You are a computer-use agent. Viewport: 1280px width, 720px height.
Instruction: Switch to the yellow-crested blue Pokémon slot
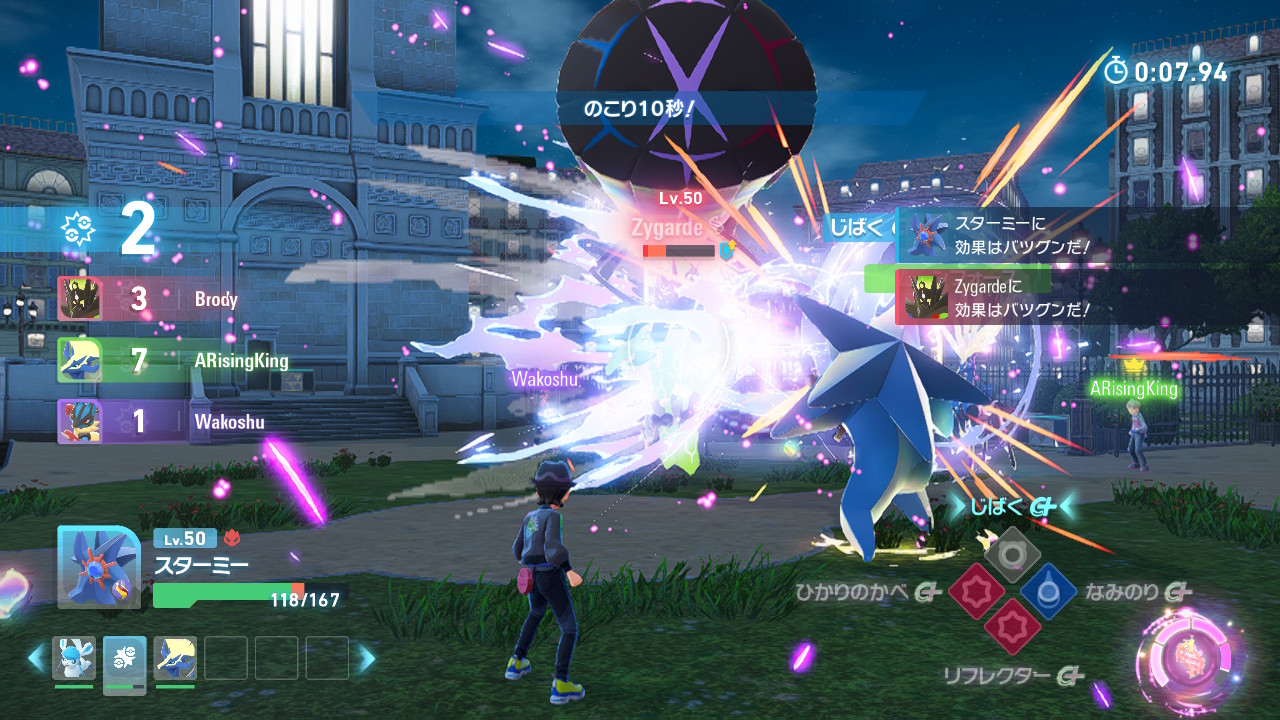[175, 658]
